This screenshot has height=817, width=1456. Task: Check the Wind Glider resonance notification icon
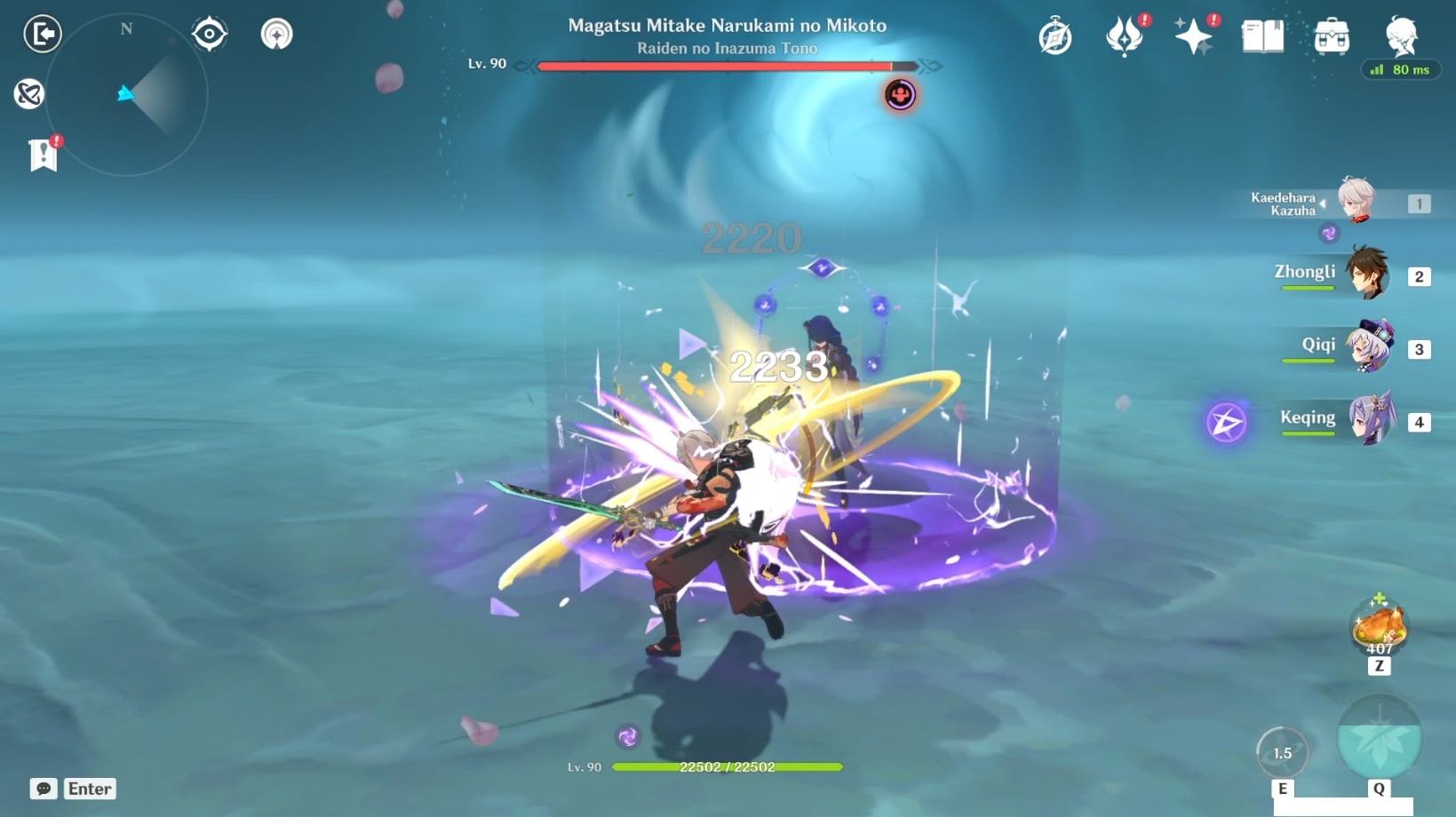[1126, 36]
